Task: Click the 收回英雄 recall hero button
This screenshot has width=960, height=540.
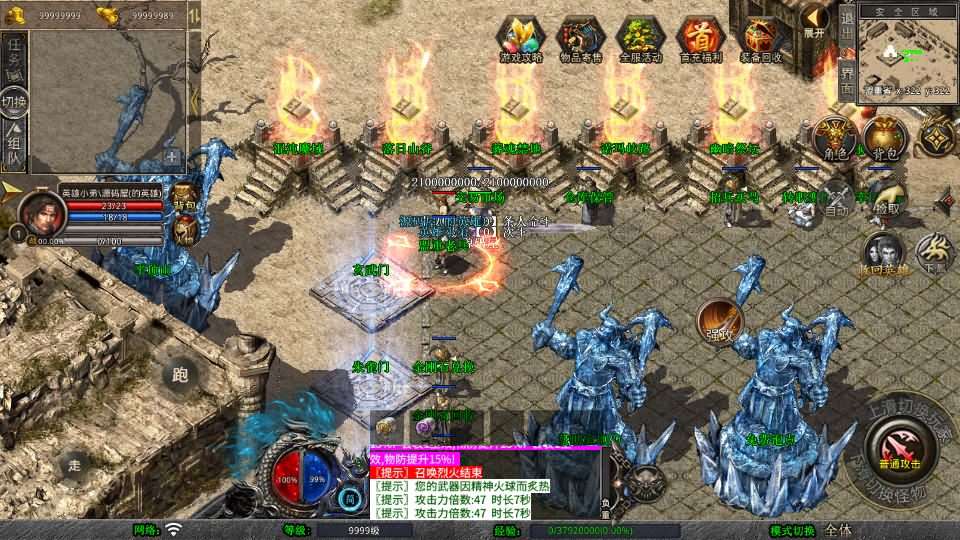Action: point(884,256)
